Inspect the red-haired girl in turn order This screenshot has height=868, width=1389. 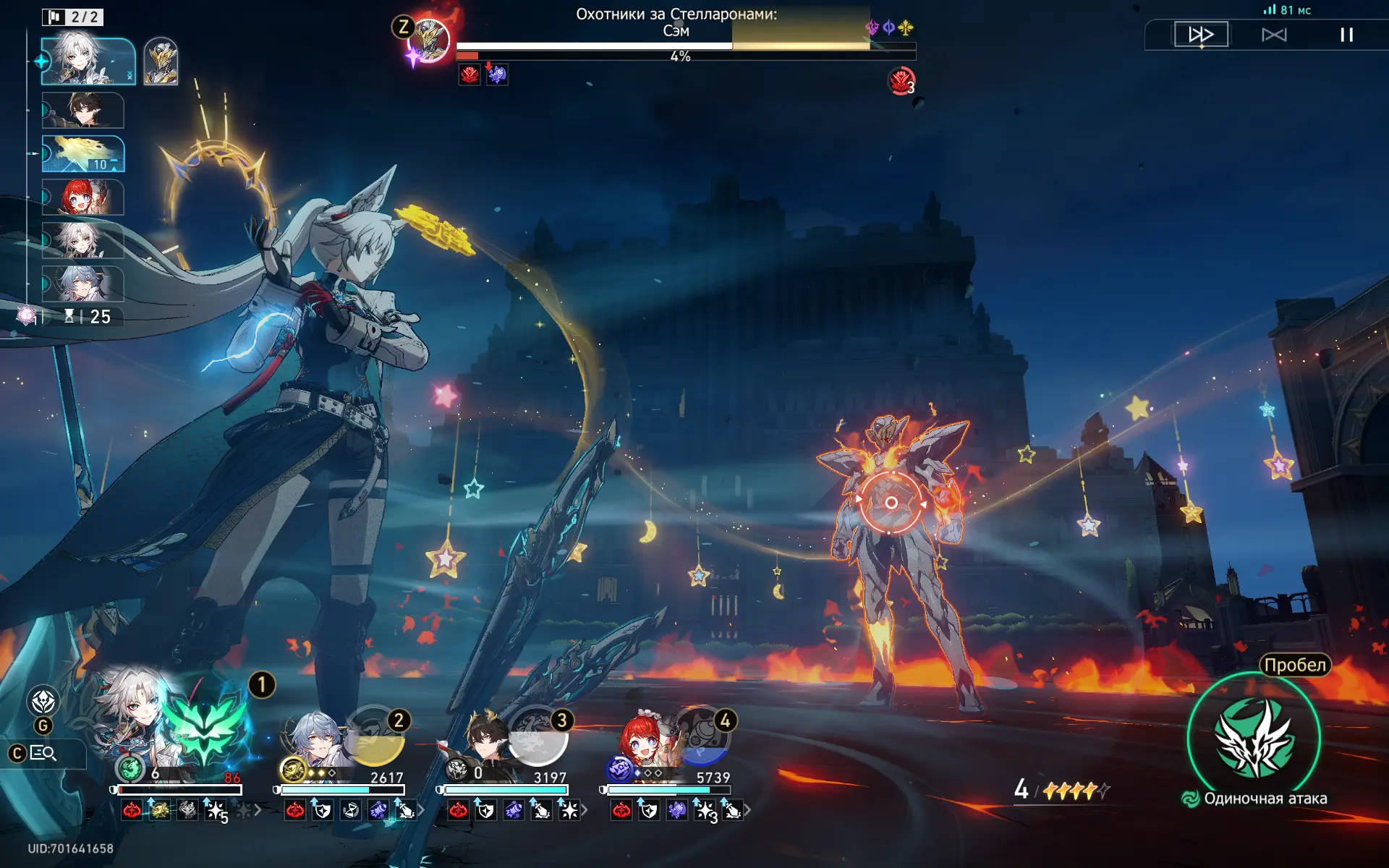click(x=83, y=197)
